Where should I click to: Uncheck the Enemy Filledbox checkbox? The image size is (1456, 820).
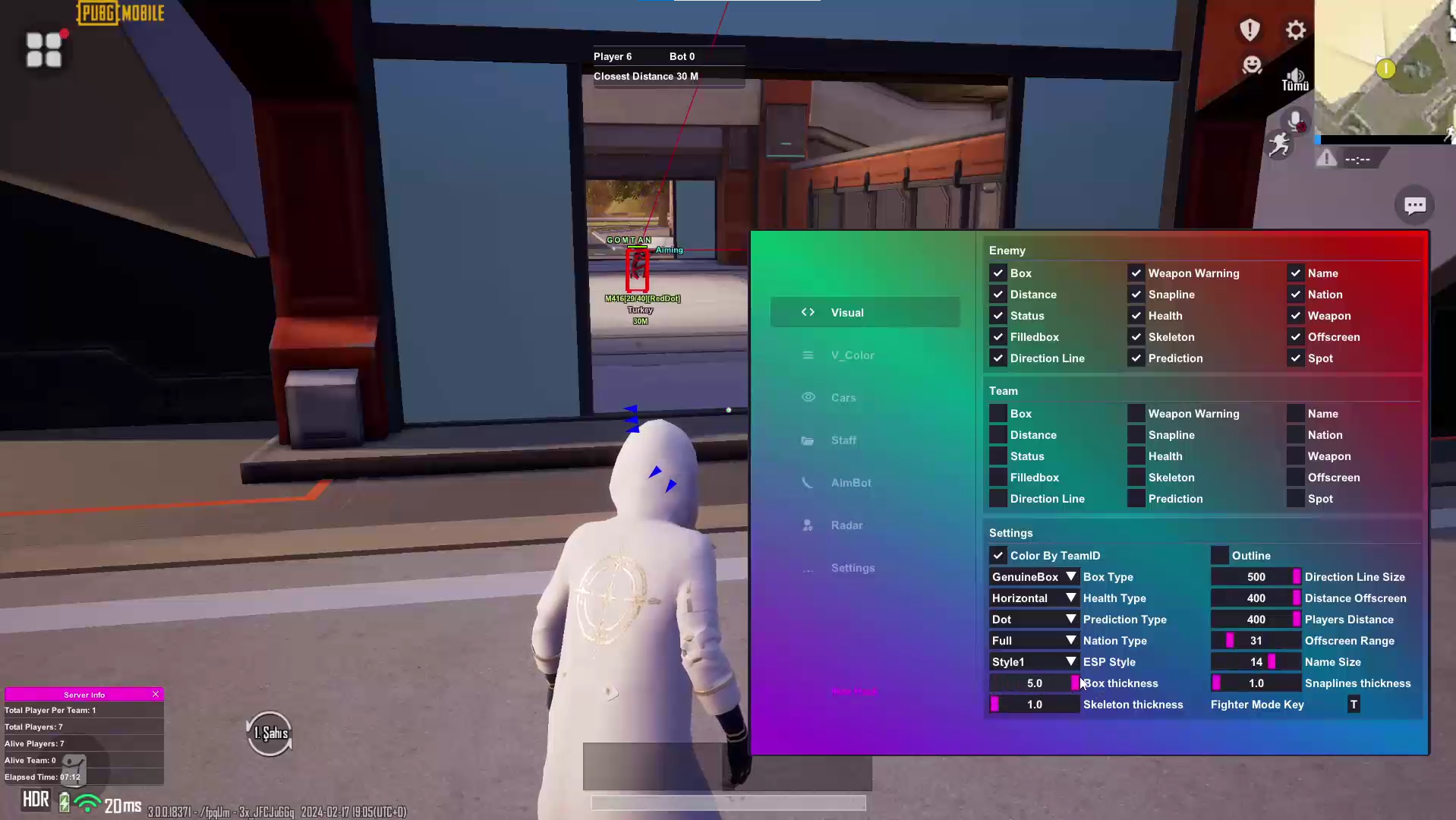(998, 337)
